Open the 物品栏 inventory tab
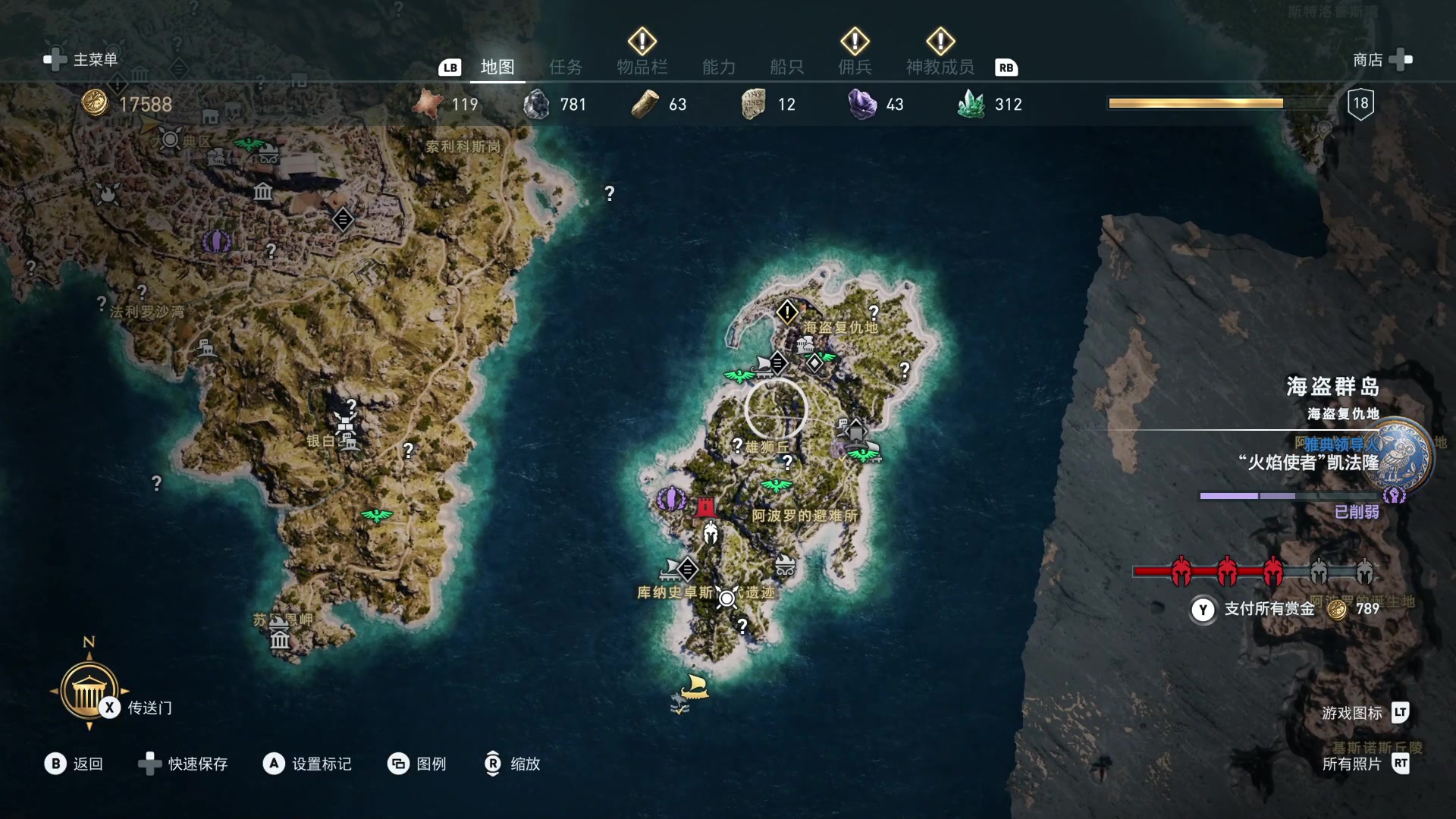Viewport: 1456px width, 819px height. 642,67
